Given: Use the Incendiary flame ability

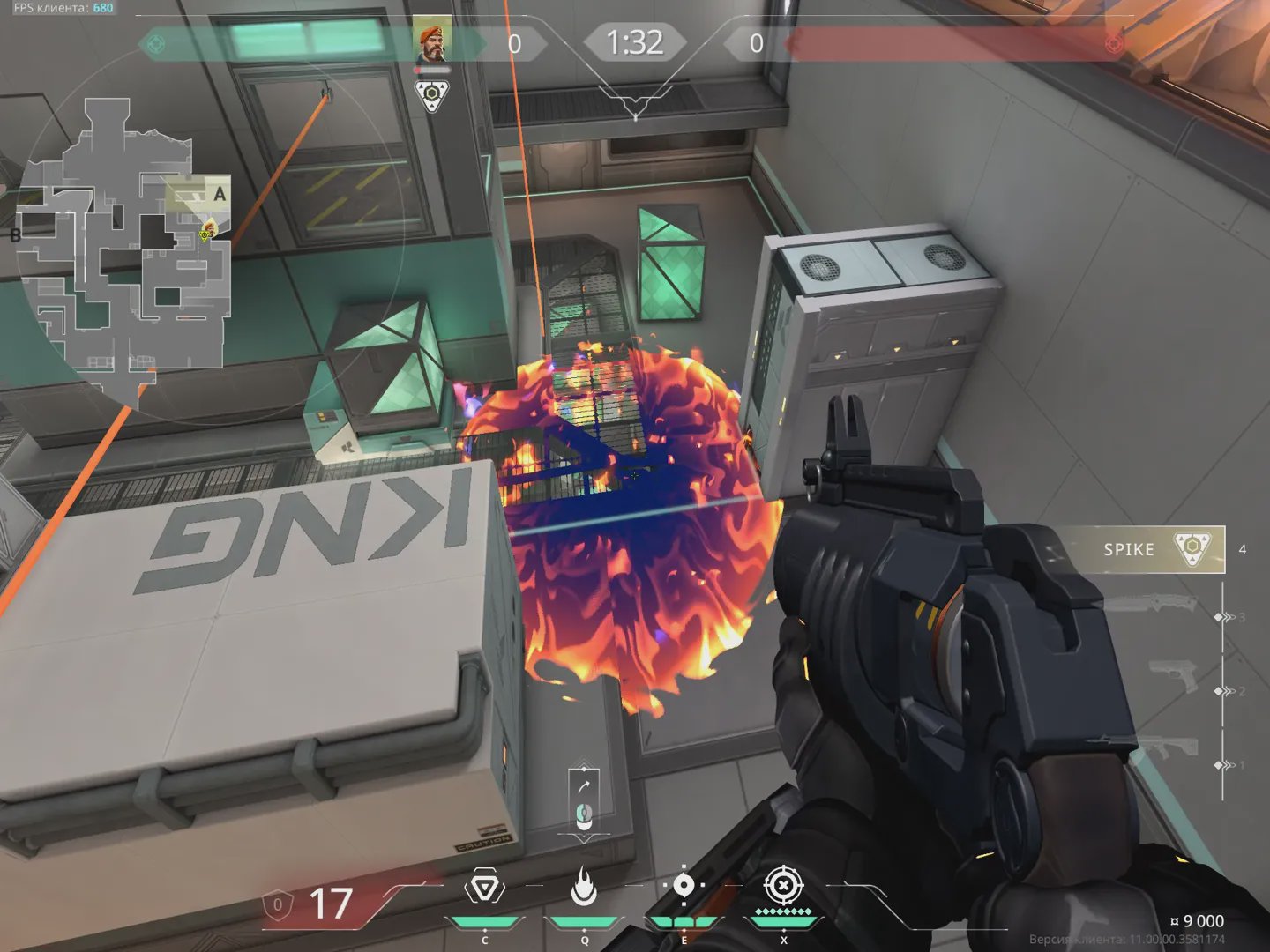Looking at the screenshot, I should pyautogui.click(x=584, y=887).
